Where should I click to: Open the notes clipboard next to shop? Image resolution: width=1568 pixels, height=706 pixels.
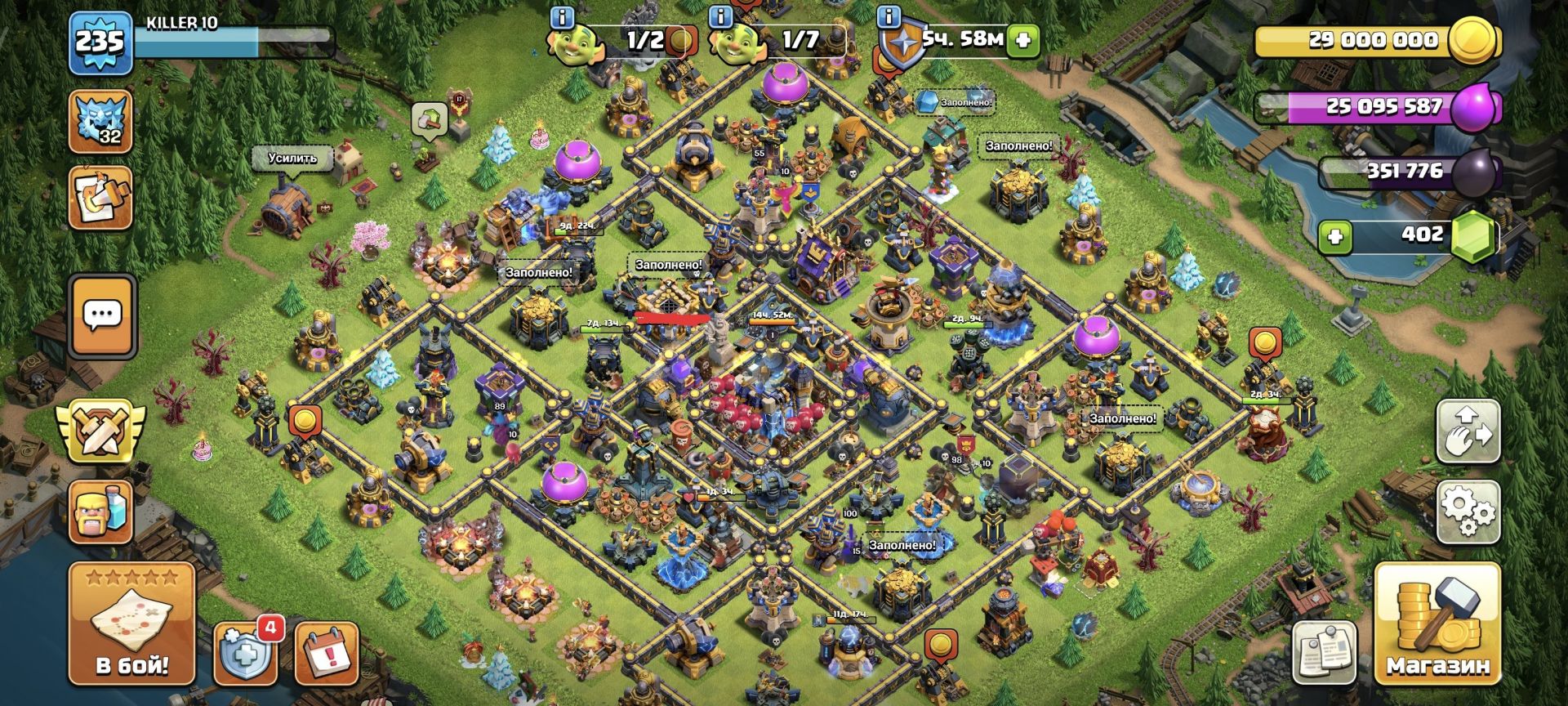(x=1325, y=653)
